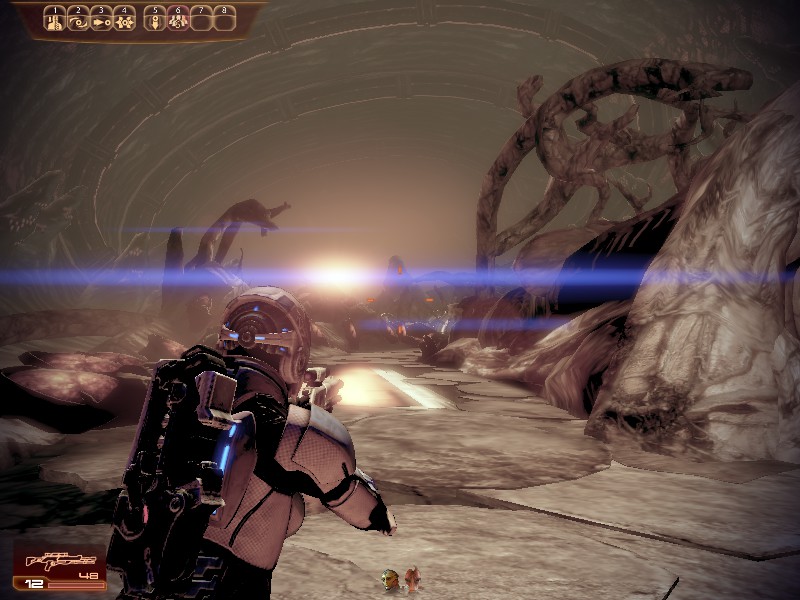Activate the downward arrow power in slot 5
Image resolution: width=800 pixels, height=600 pixels.
[155, 19]
